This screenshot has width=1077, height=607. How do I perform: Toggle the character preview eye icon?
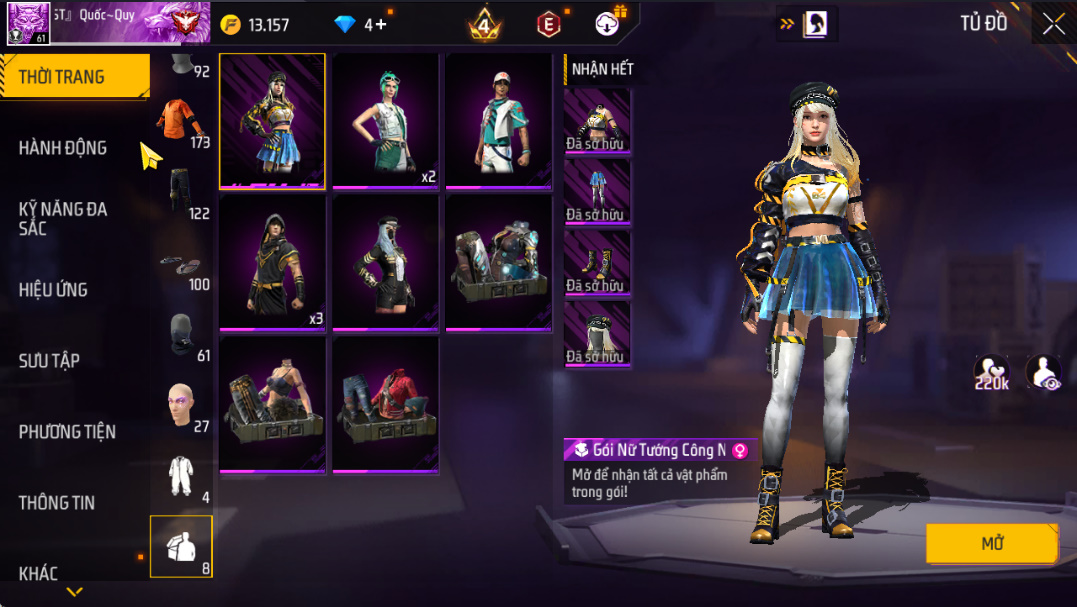(1043, 372)
